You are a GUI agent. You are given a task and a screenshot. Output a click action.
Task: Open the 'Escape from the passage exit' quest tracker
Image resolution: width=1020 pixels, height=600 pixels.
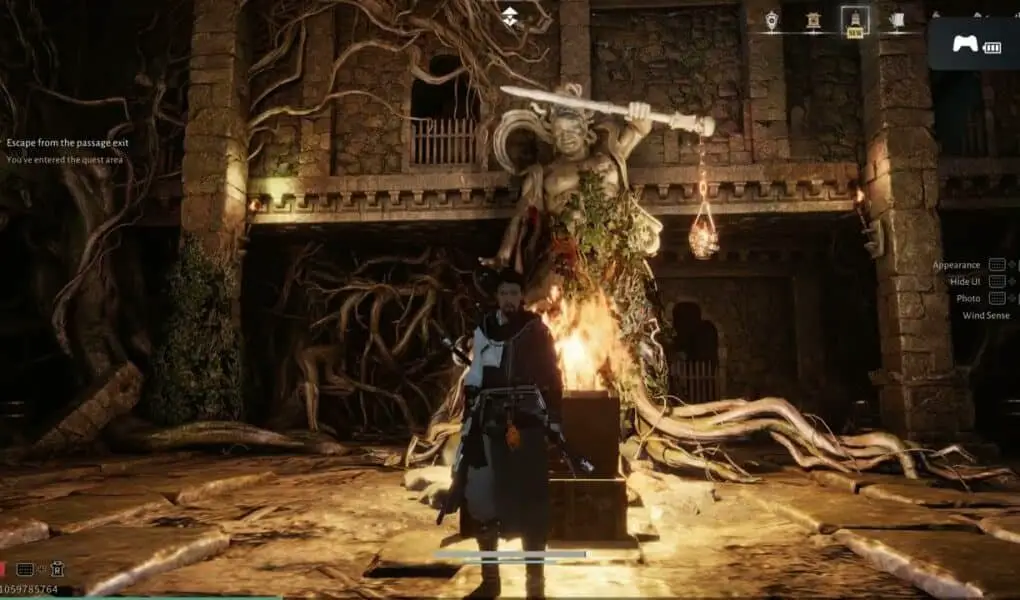pyautogui.click(x=67, y=143)
